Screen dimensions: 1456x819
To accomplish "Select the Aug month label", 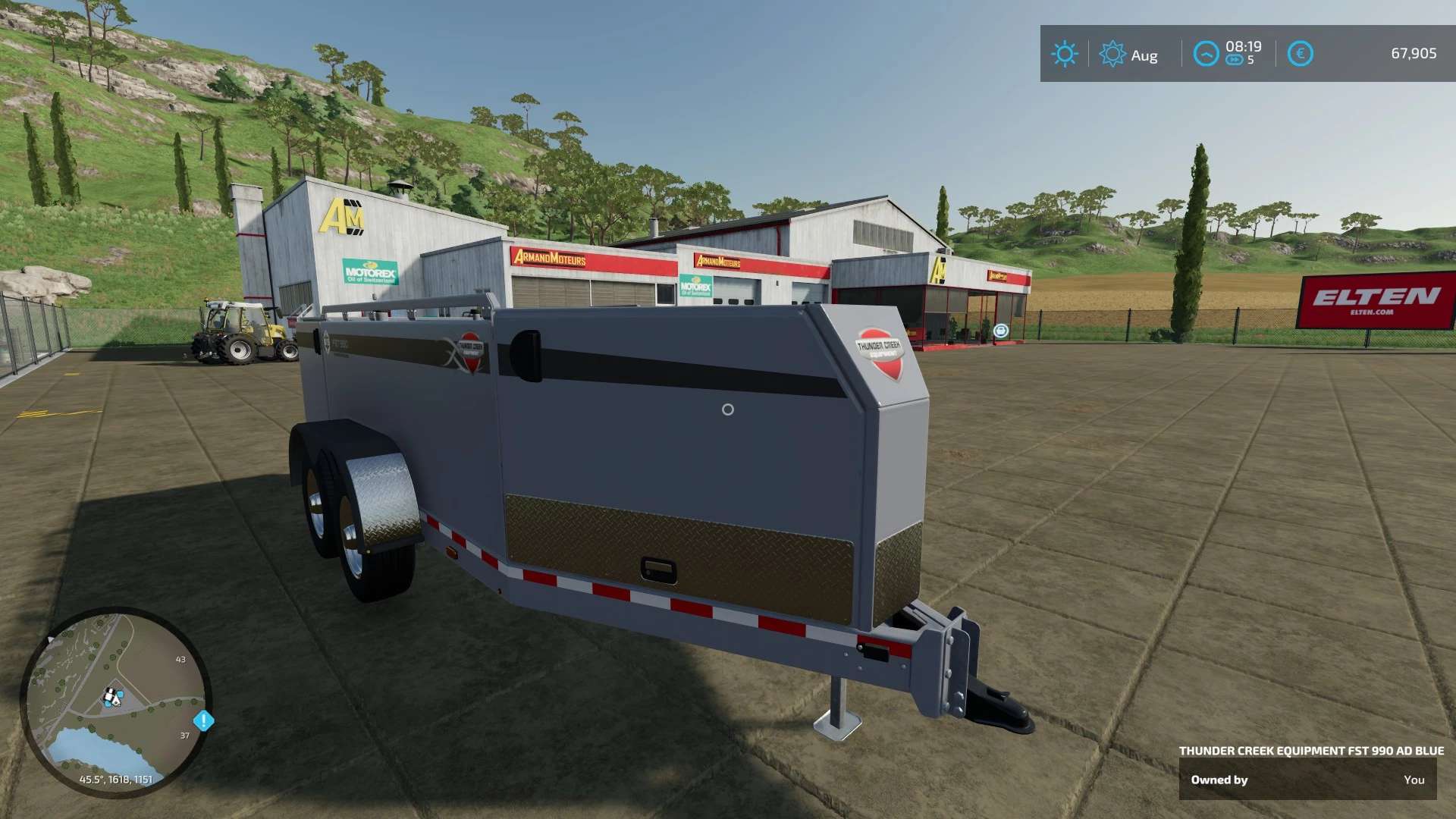I will (1144, 55).
